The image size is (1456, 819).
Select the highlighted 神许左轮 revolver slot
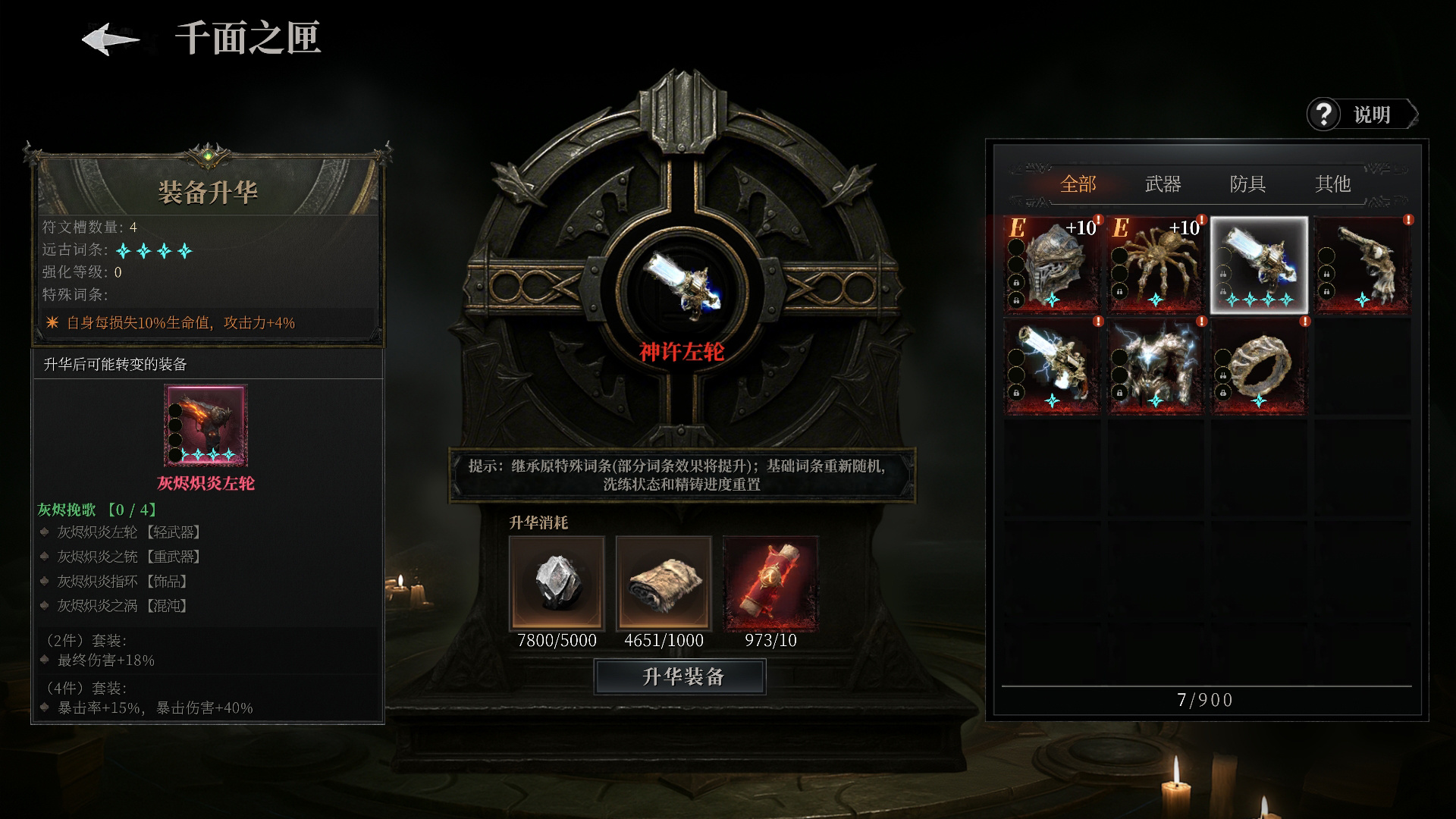pyautogui.click(x=1259, y=265)
